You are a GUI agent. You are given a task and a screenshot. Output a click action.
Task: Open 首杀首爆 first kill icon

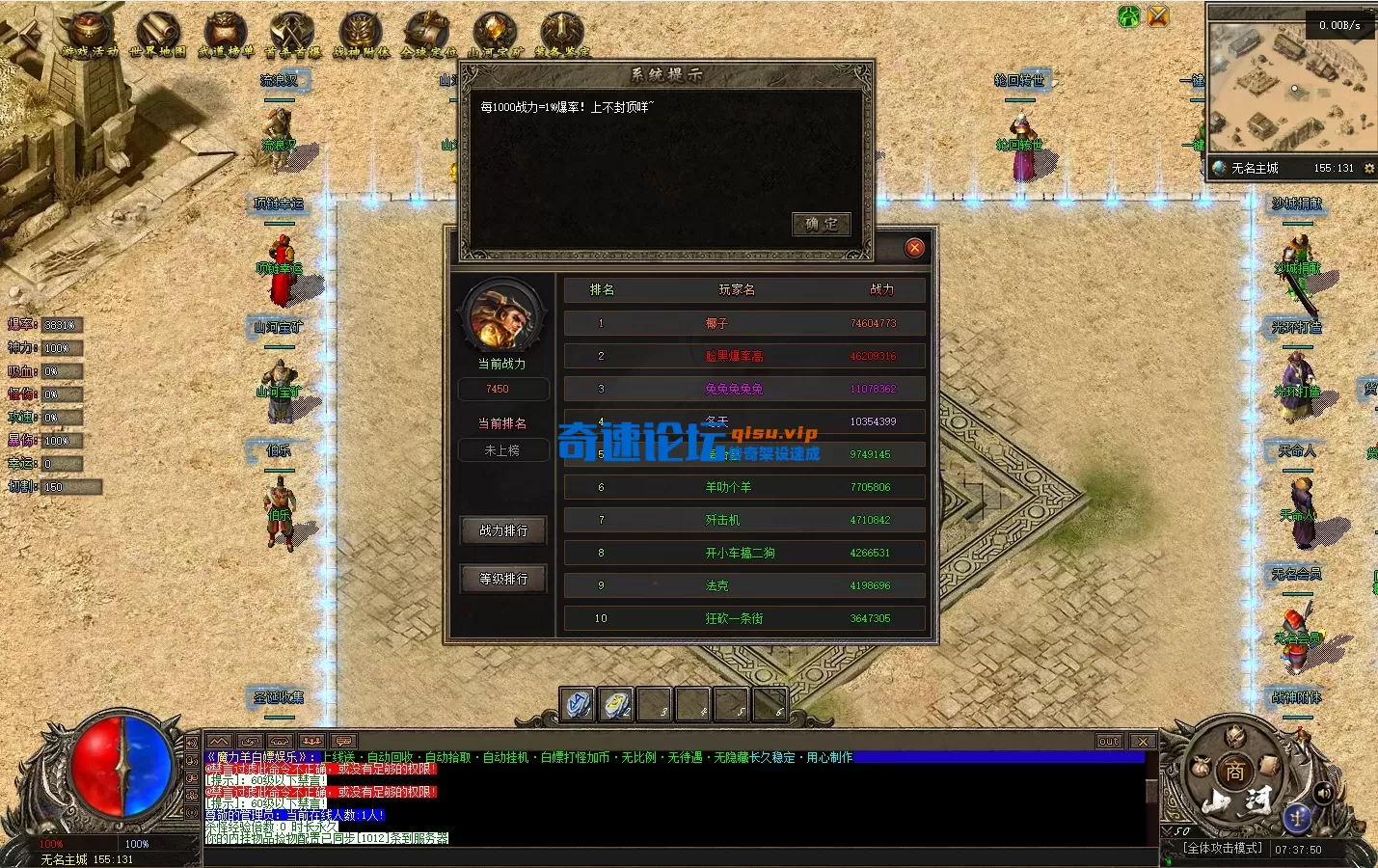[292, 33]
